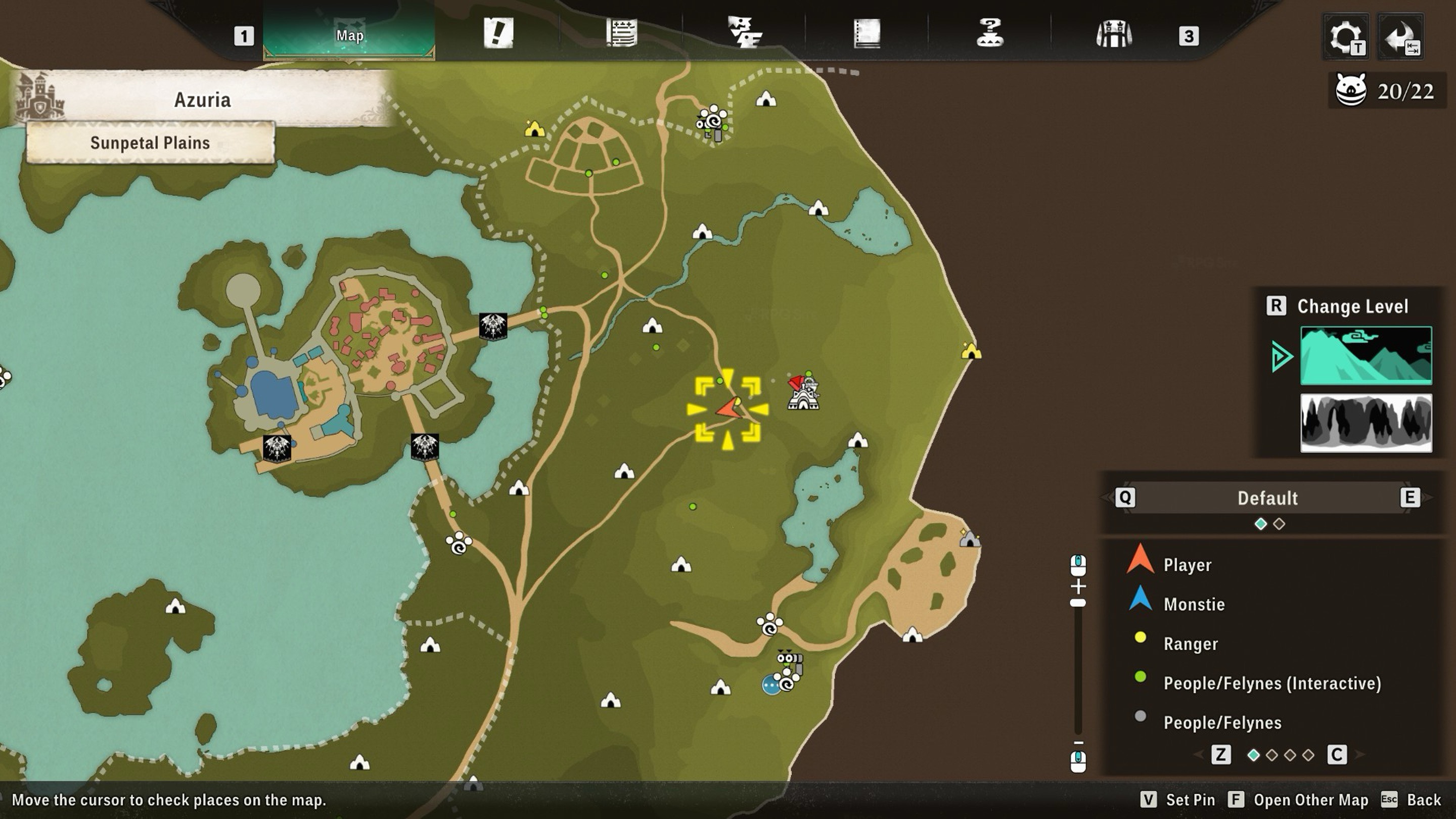Image resolution: width=1456 pixels, height=819 pixels.
Task: Switch to the cave level thumbnail
Action: 1366,423
